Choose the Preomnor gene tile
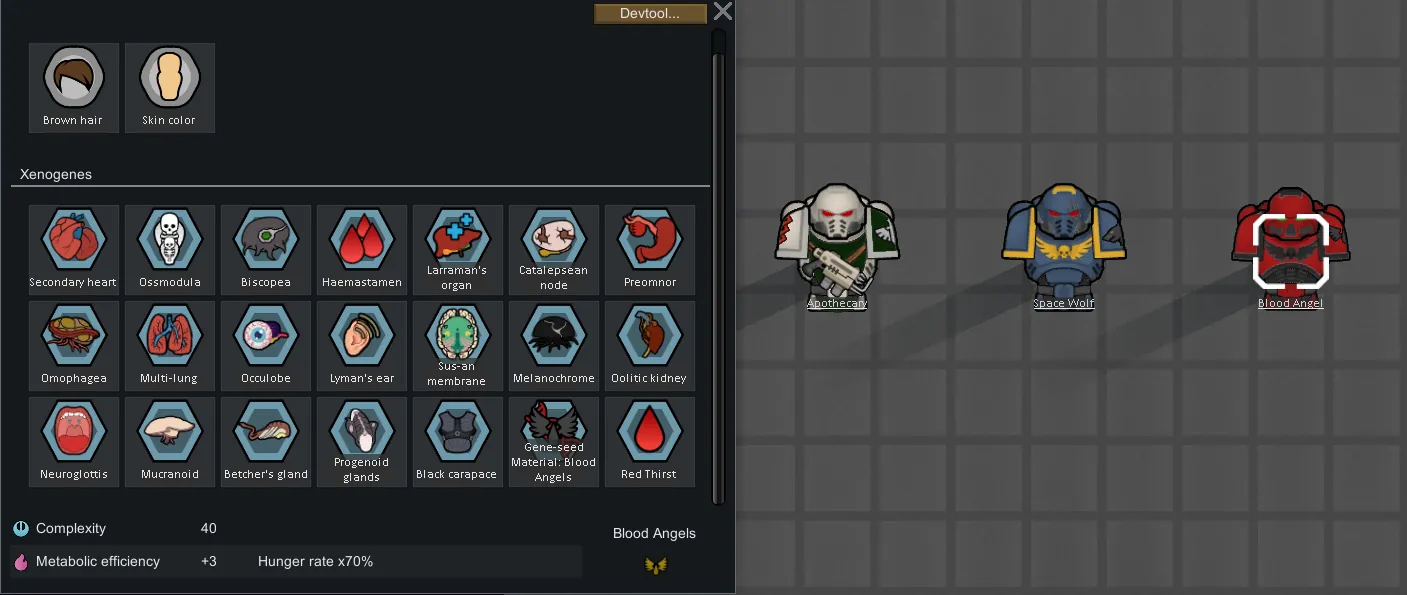Screen dimensions: 1407x595 point(649,249)
